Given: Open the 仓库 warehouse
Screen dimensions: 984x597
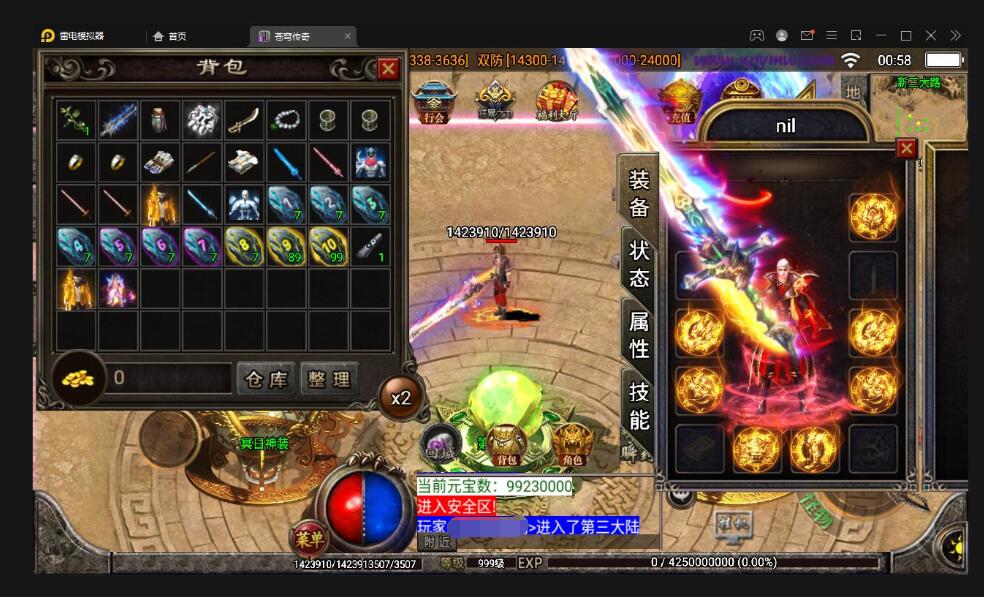Looking at the screenshot, I should click(x=266, y=379).
